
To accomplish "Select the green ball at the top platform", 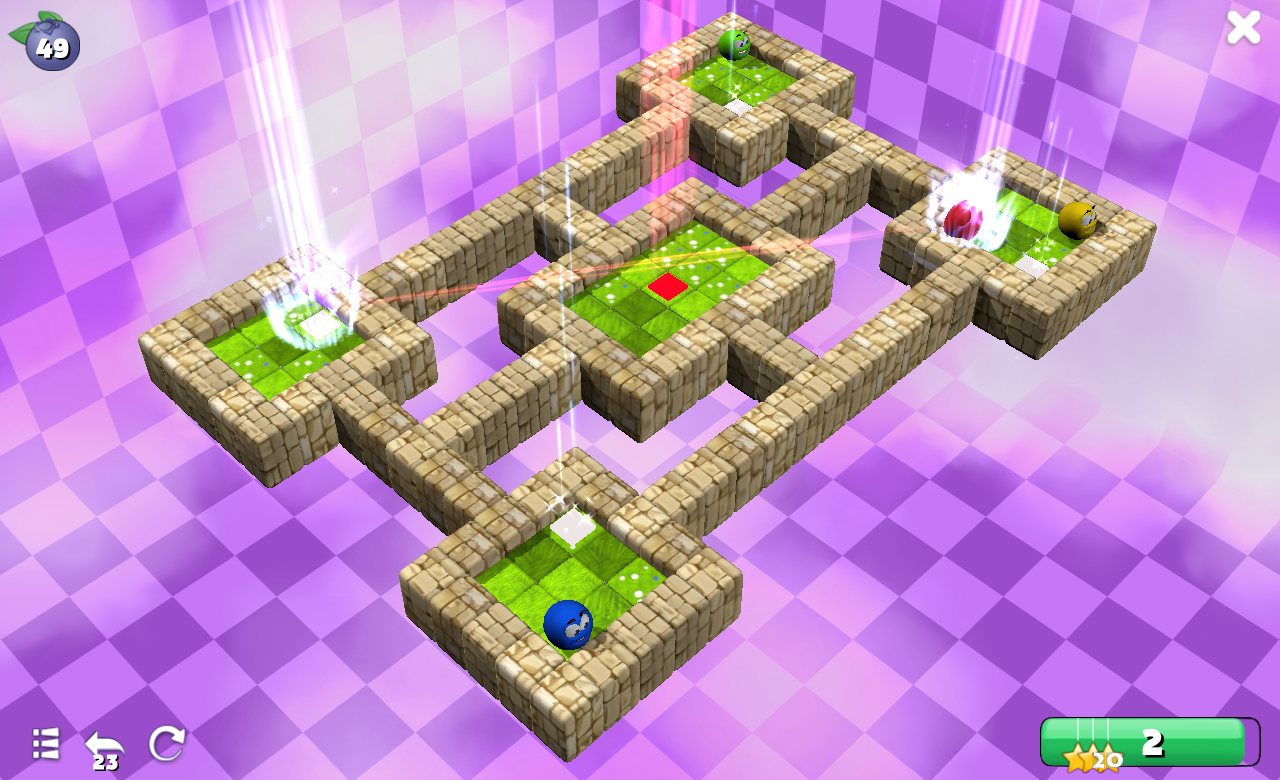I will pyautogui.click(x=733, y=42).
